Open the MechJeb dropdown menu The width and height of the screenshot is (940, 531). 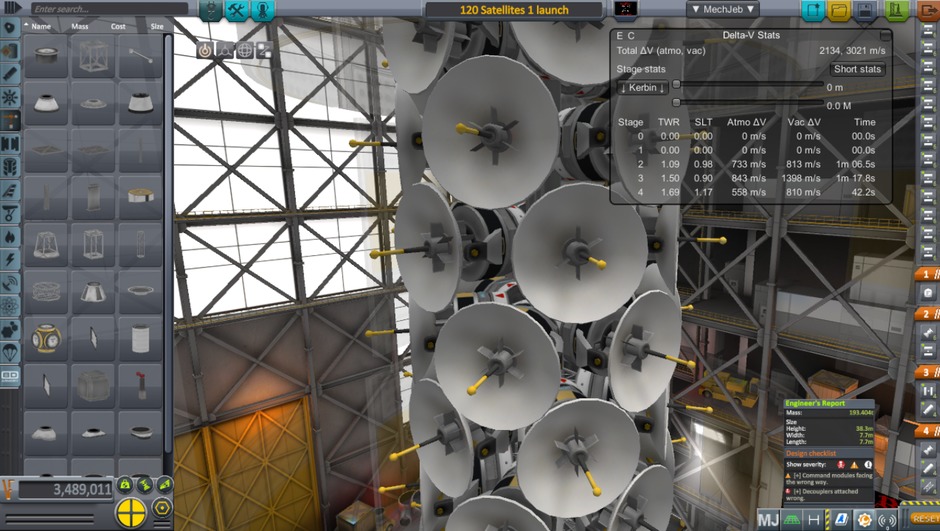(x=722, y=10)
